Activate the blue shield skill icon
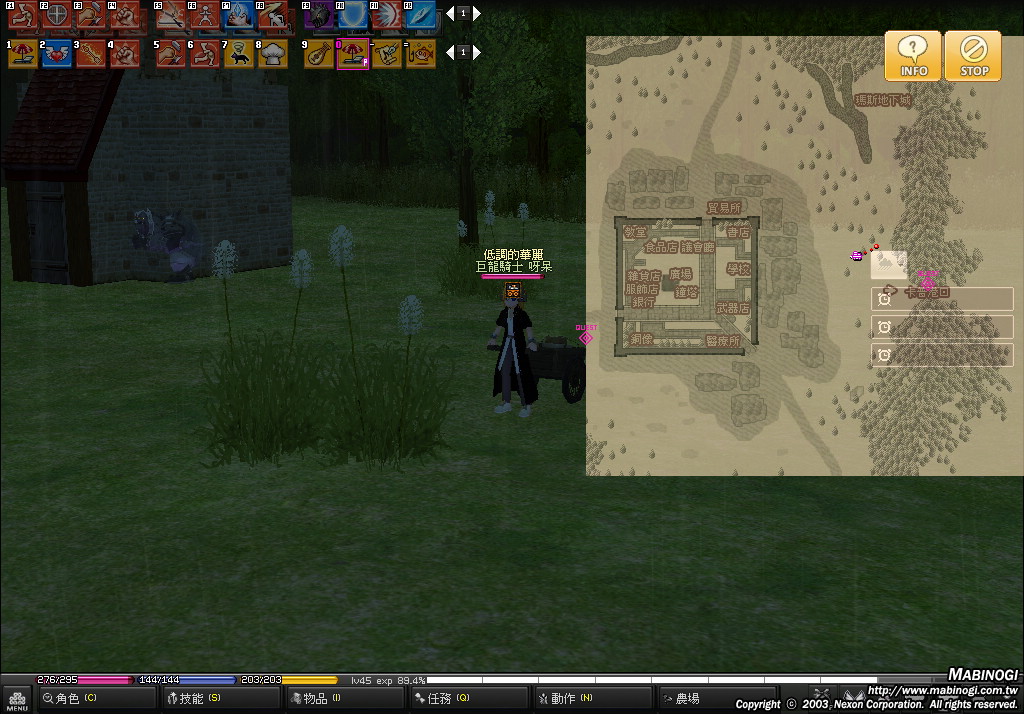This screenshot has height=714, width=1024. coord(353,15)
